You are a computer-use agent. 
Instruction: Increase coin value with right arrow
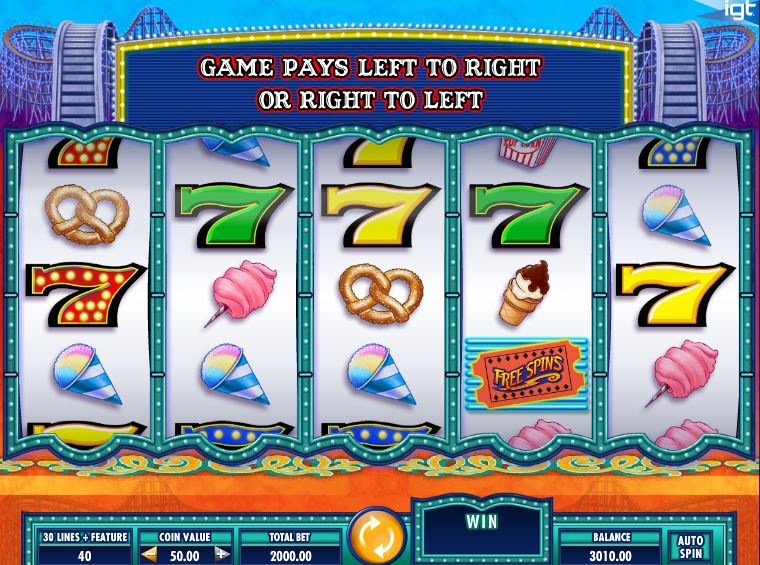(222, 553)
